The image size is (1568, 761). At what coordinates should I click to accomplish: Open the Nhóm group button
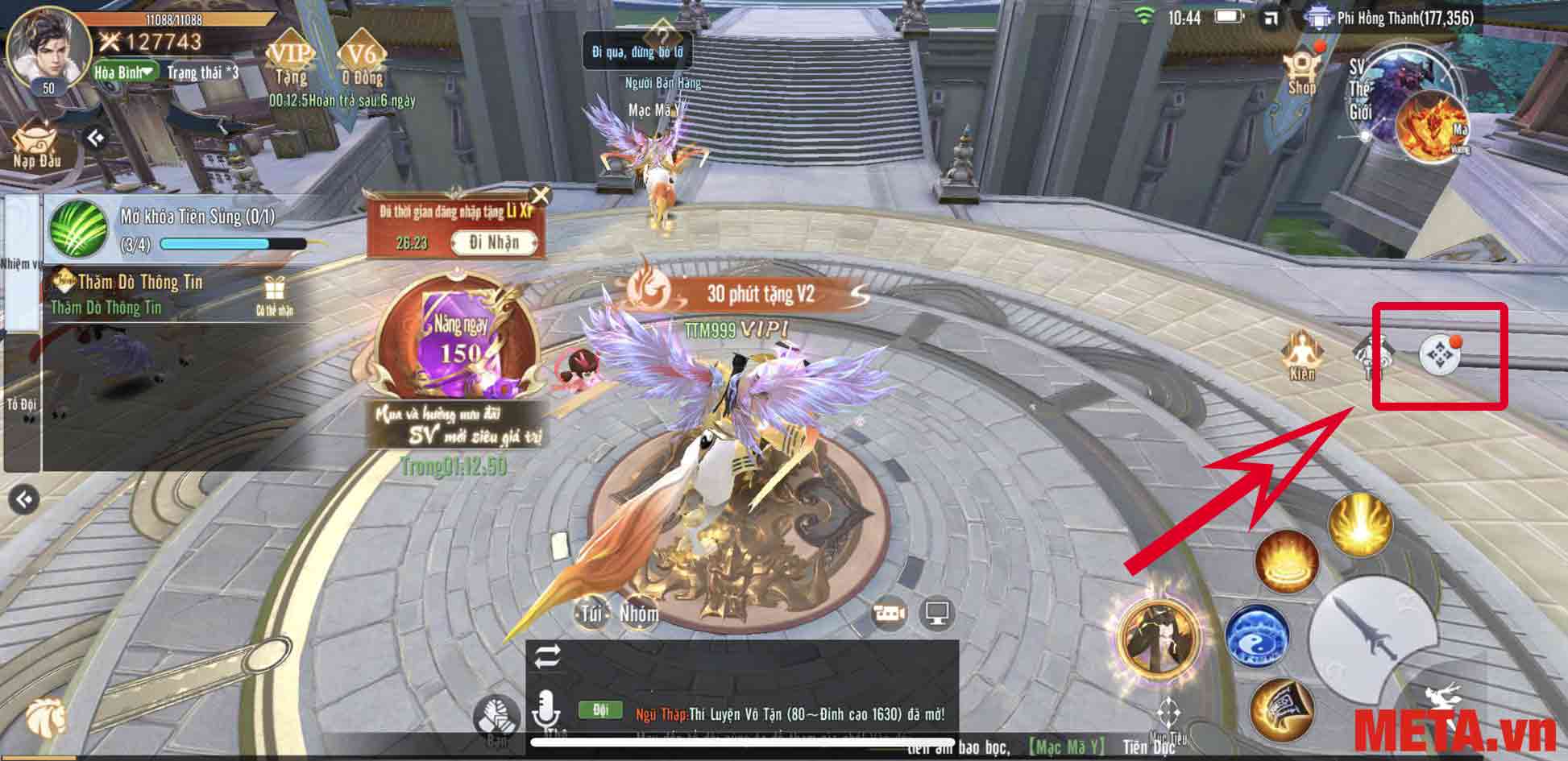tap(638, 615)
